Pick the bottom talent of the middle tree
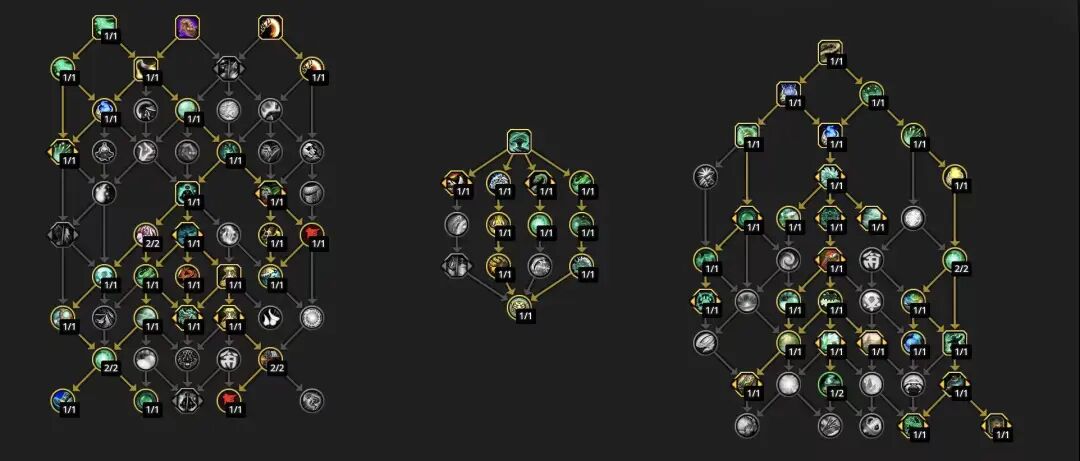 point(518,308)
